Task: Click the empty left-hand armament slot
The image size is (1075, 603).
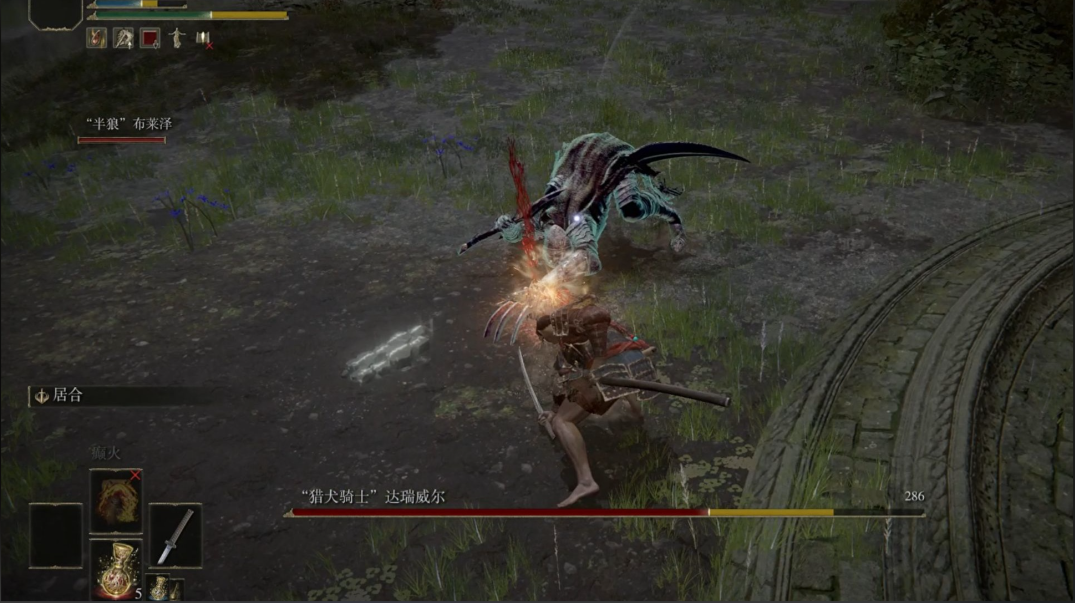Action: 55,536
